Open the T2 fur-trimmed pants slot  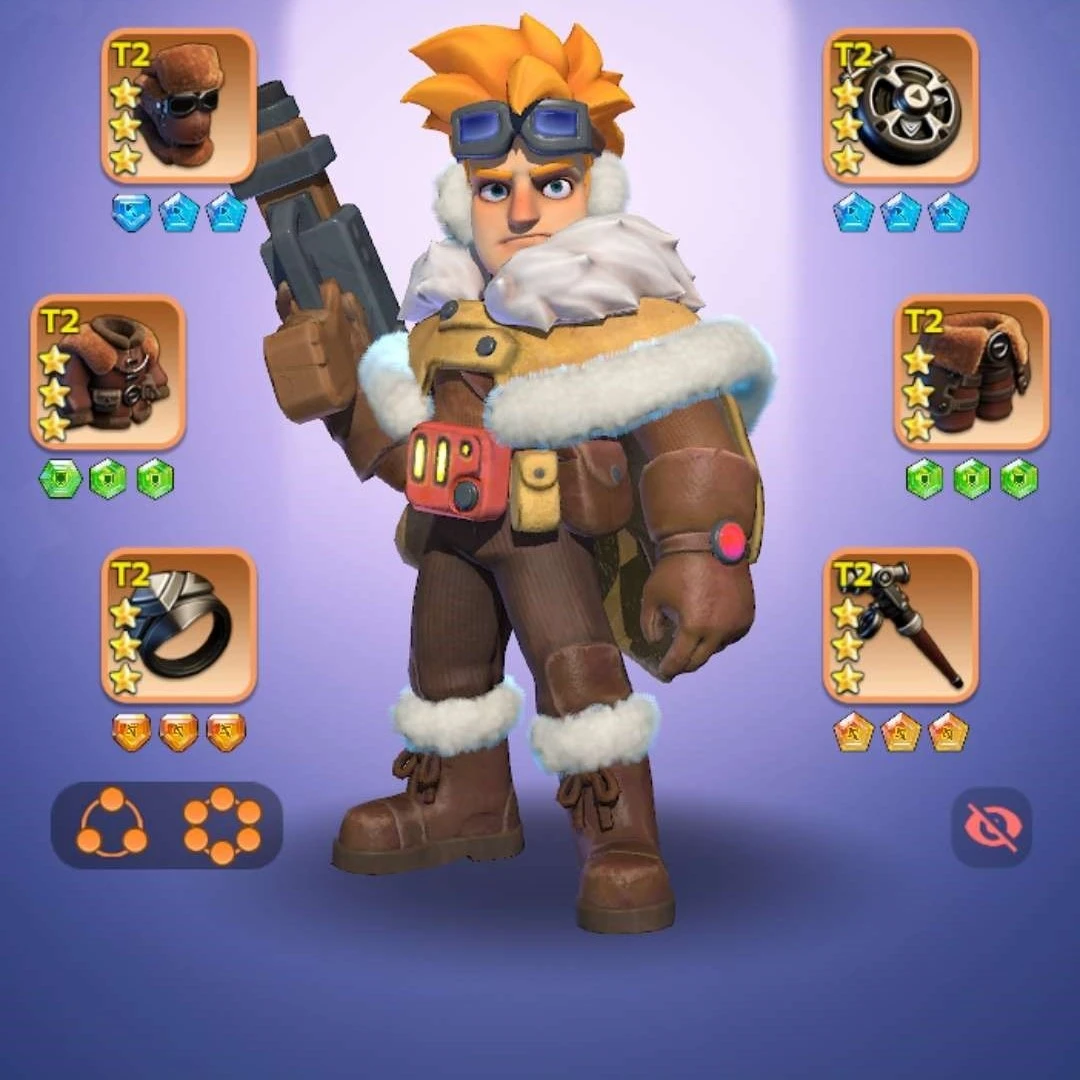(x=971, y=372)
